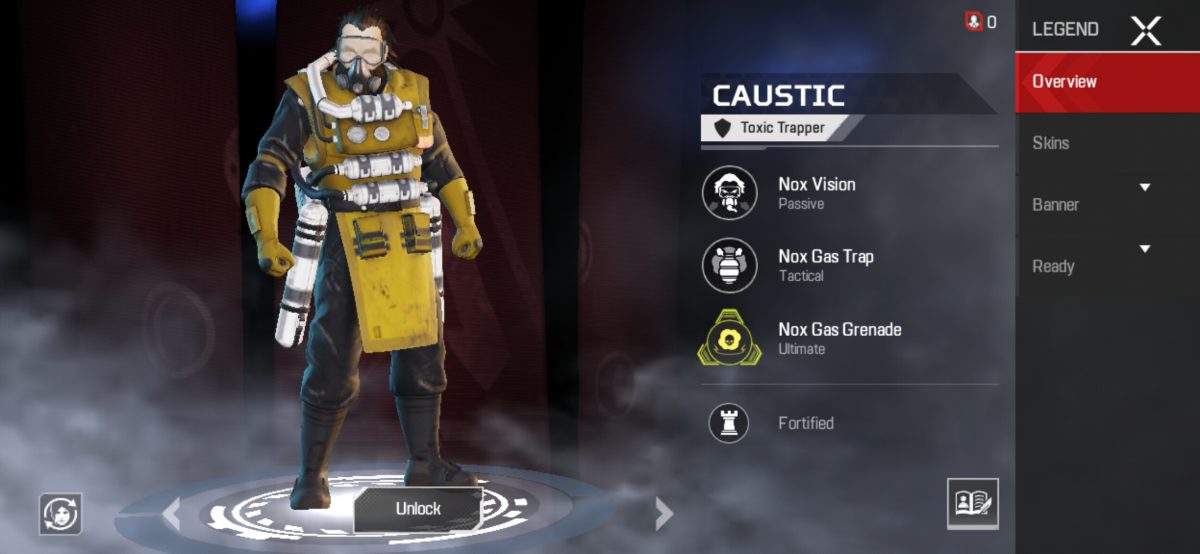Screen dimensions: 1200x554
Task: Show the next legend with right arrow
Action: coord(662,514)
